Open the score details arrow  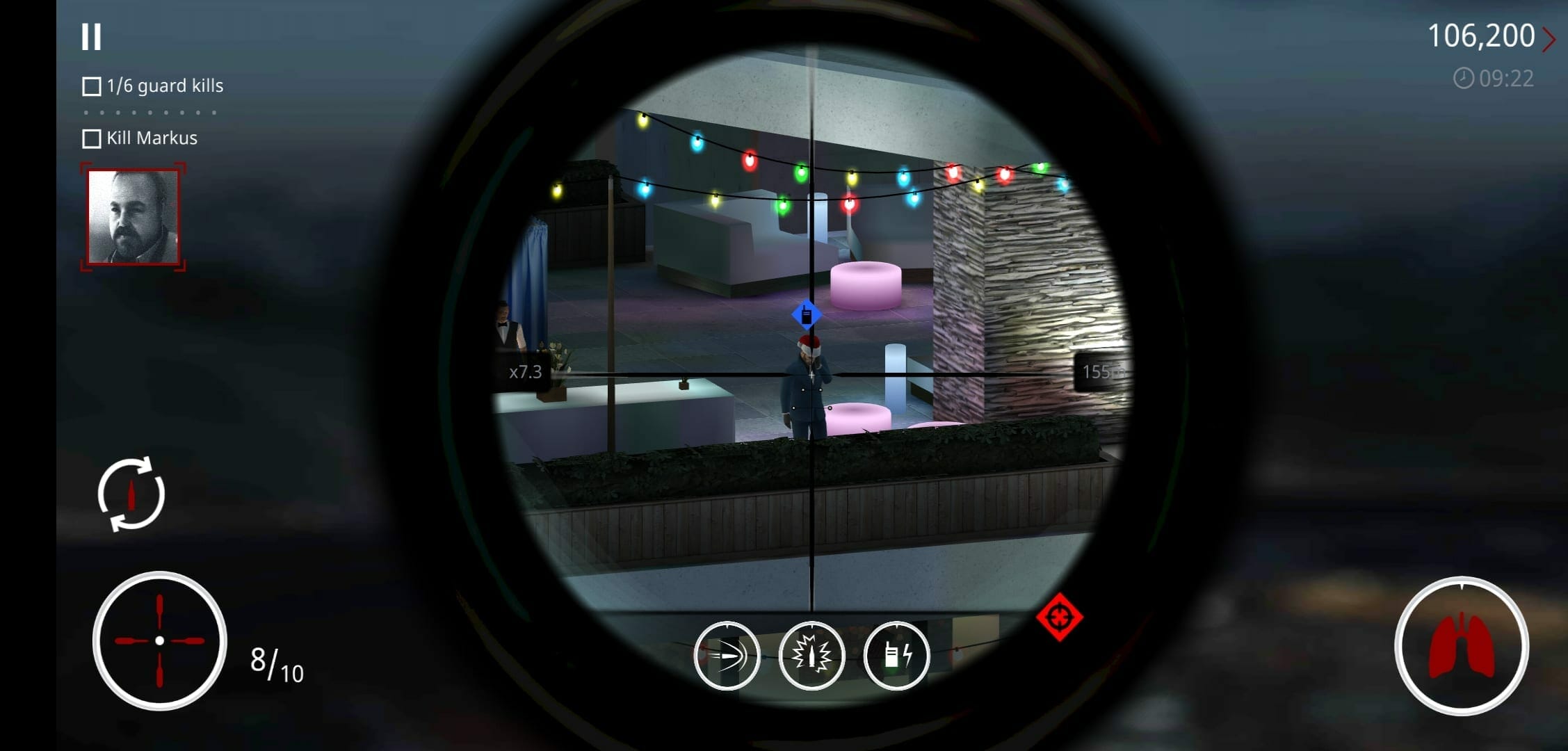click(x=1549, y=39)
